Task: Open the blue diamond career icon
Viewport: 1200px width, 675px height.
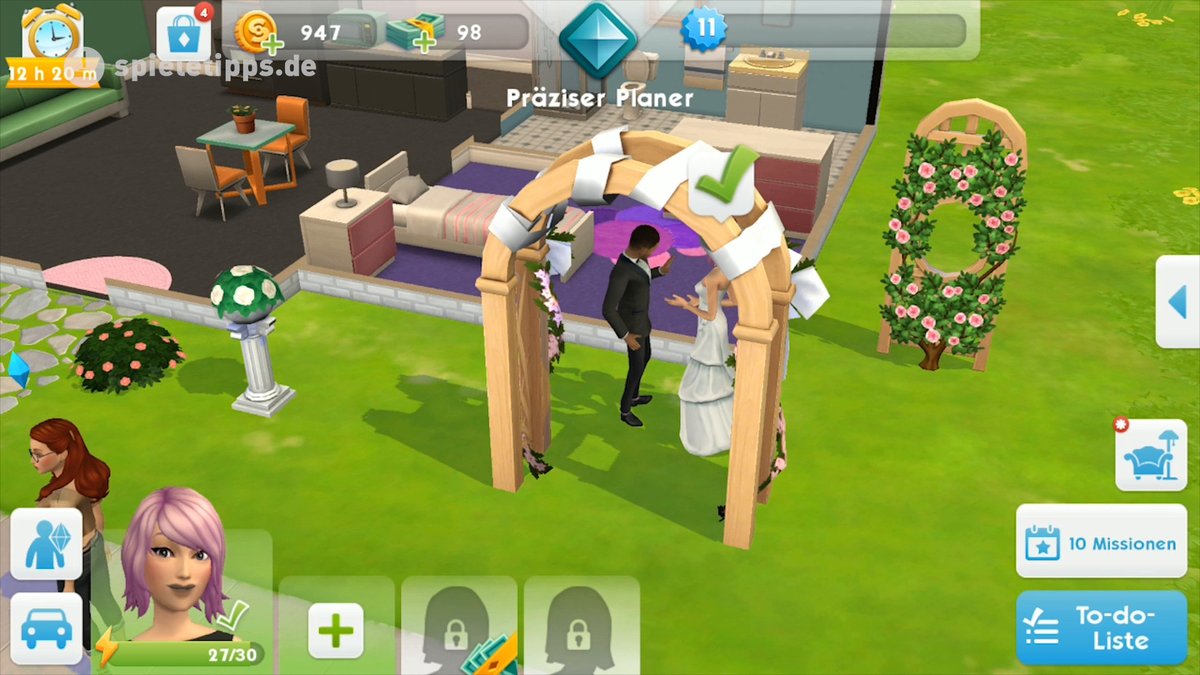Action: tap(598, 37)
